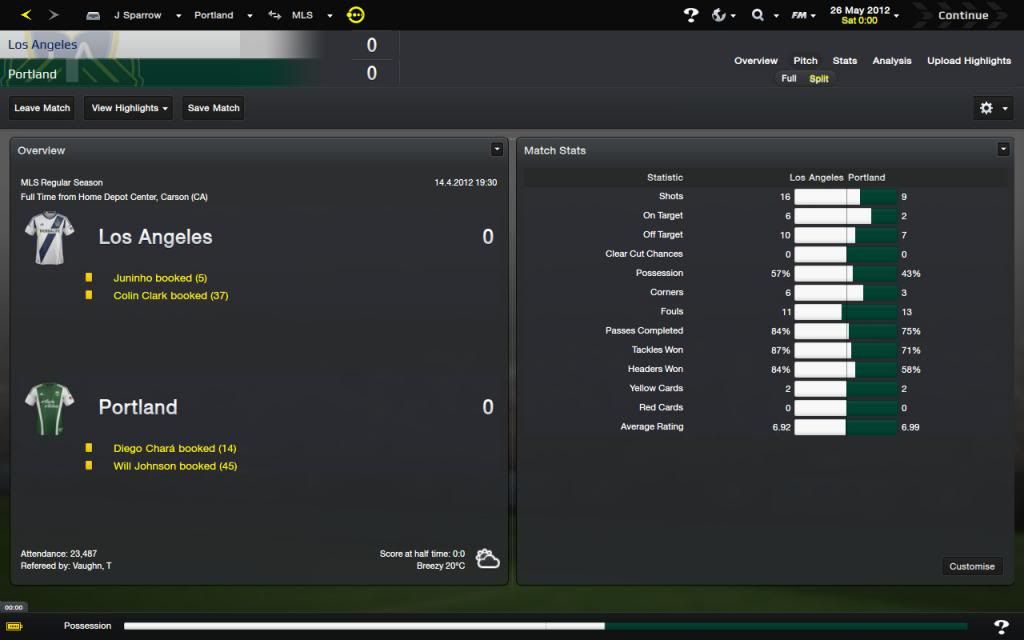Select the Split pitch view

pos(819,78)
